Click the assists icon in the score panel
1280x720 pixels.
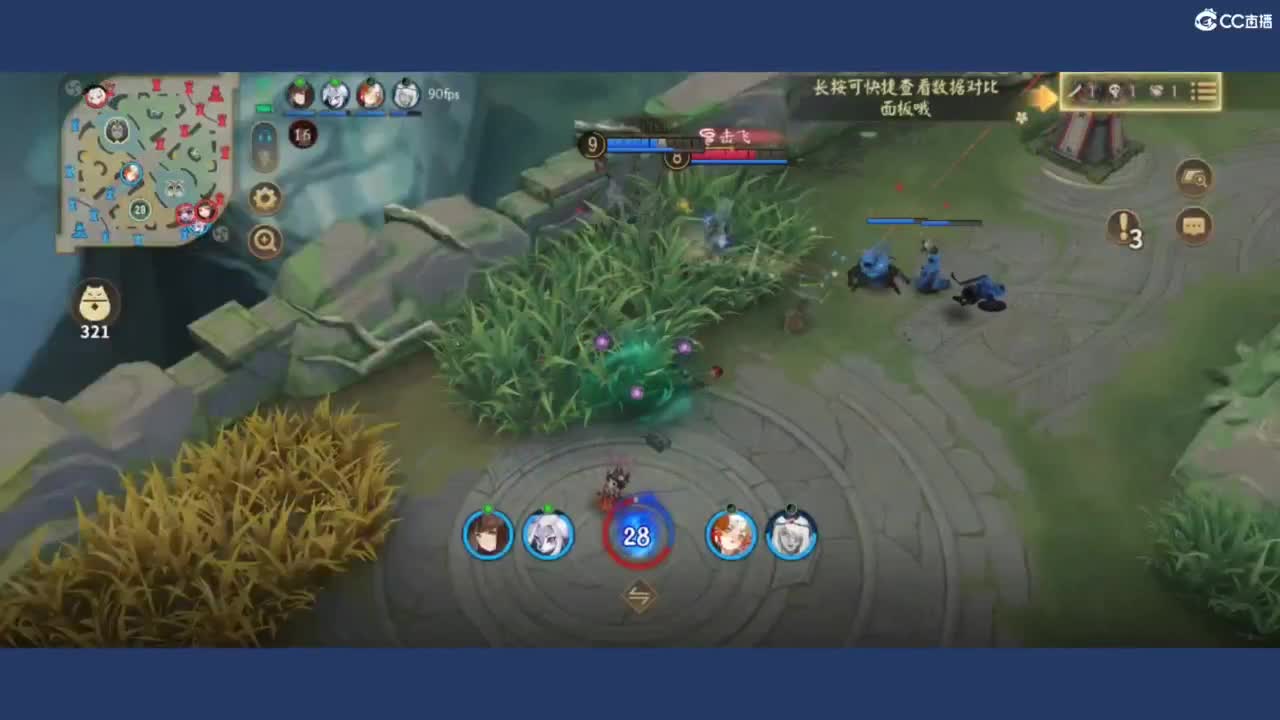[x=1158, y=91]
